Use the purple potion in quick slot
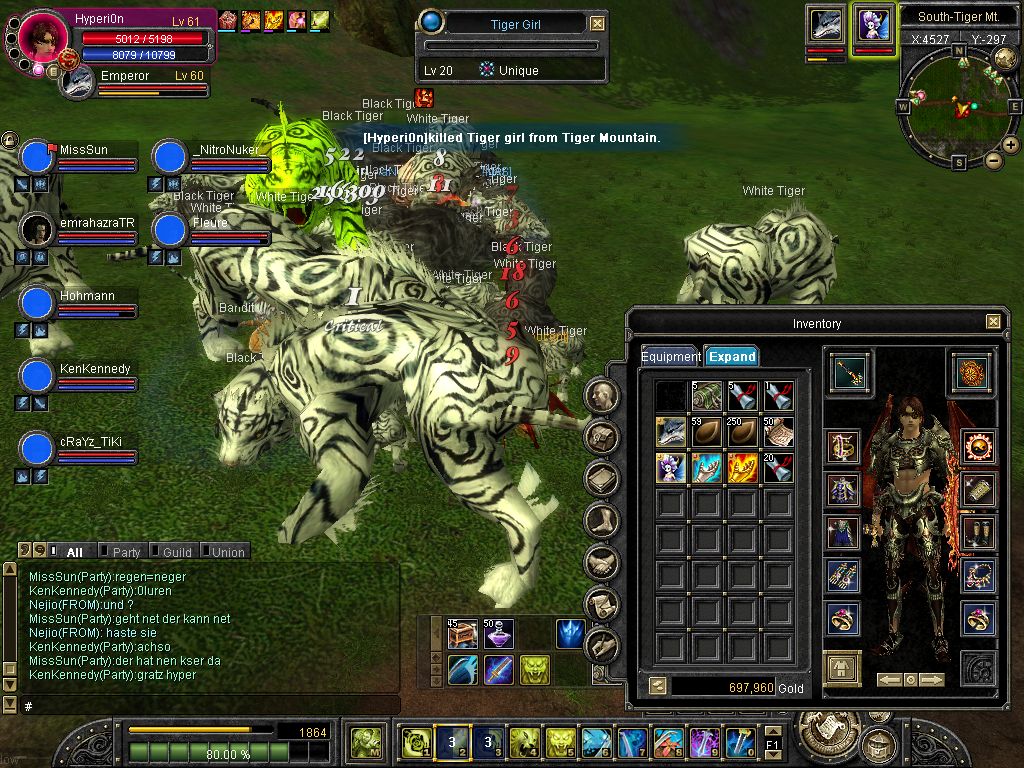This screenshot has width=1024, height=768. coord(498,634)
